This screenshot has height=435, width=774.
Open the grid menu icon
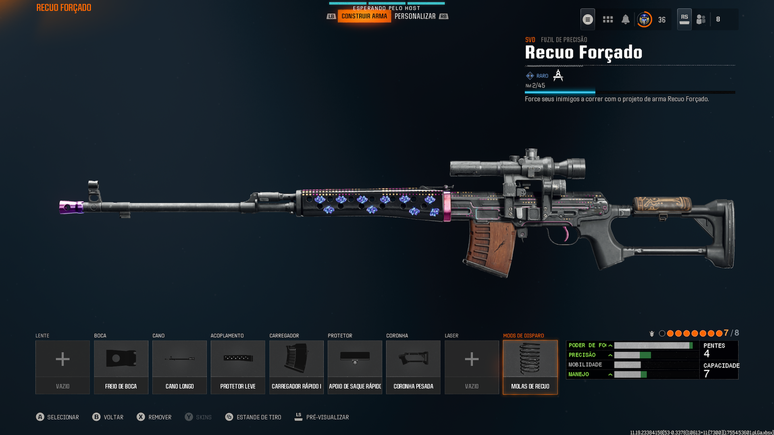click(x=607, y=19)
